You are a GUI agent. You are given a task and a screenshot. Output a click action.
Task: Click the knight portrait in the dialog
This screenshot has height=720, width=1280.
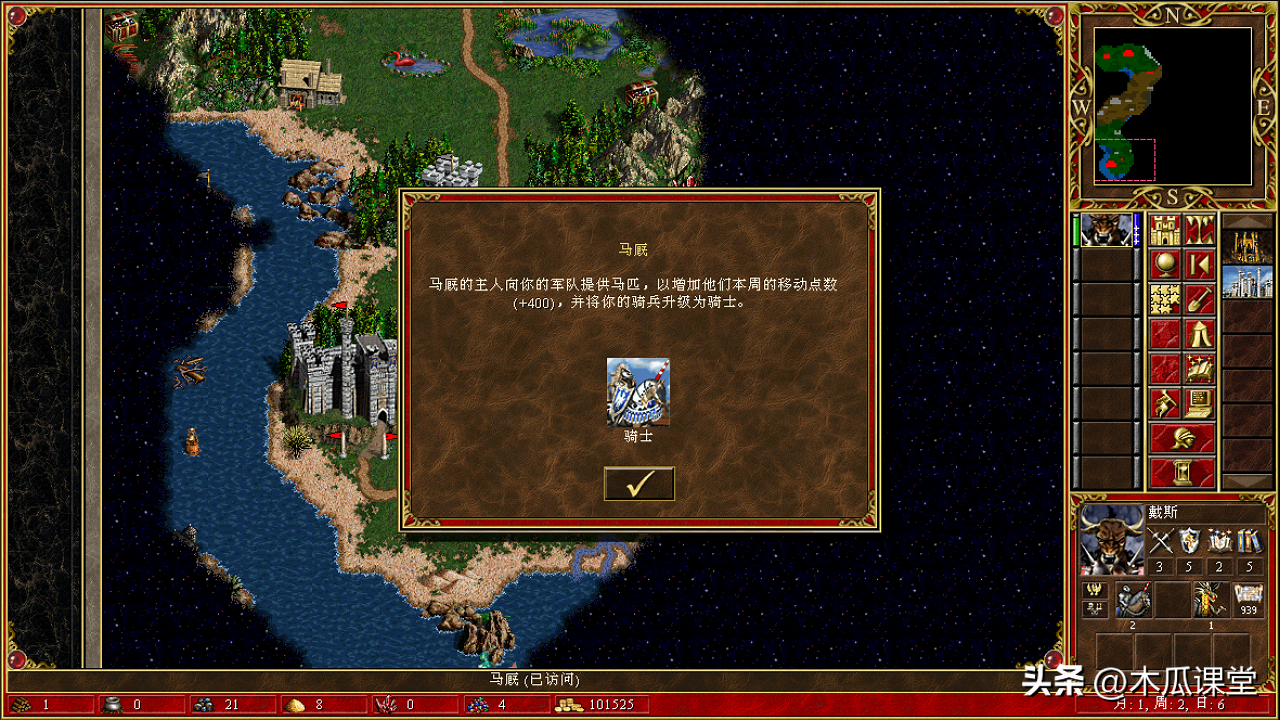638,393
